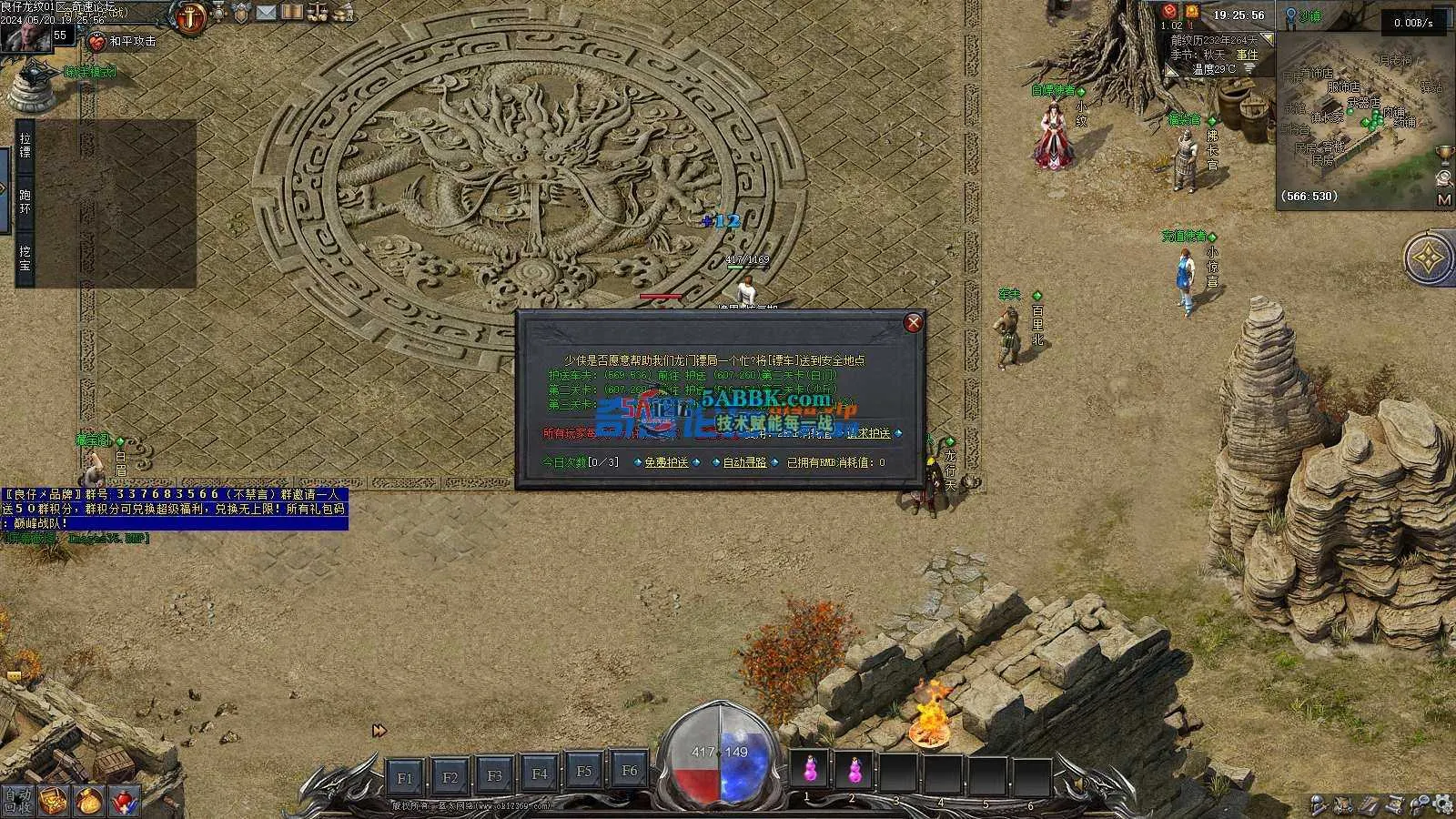Select the 自动寻路 auto-pathfinding link
The image size is (1456, 819).
[744, 462]
